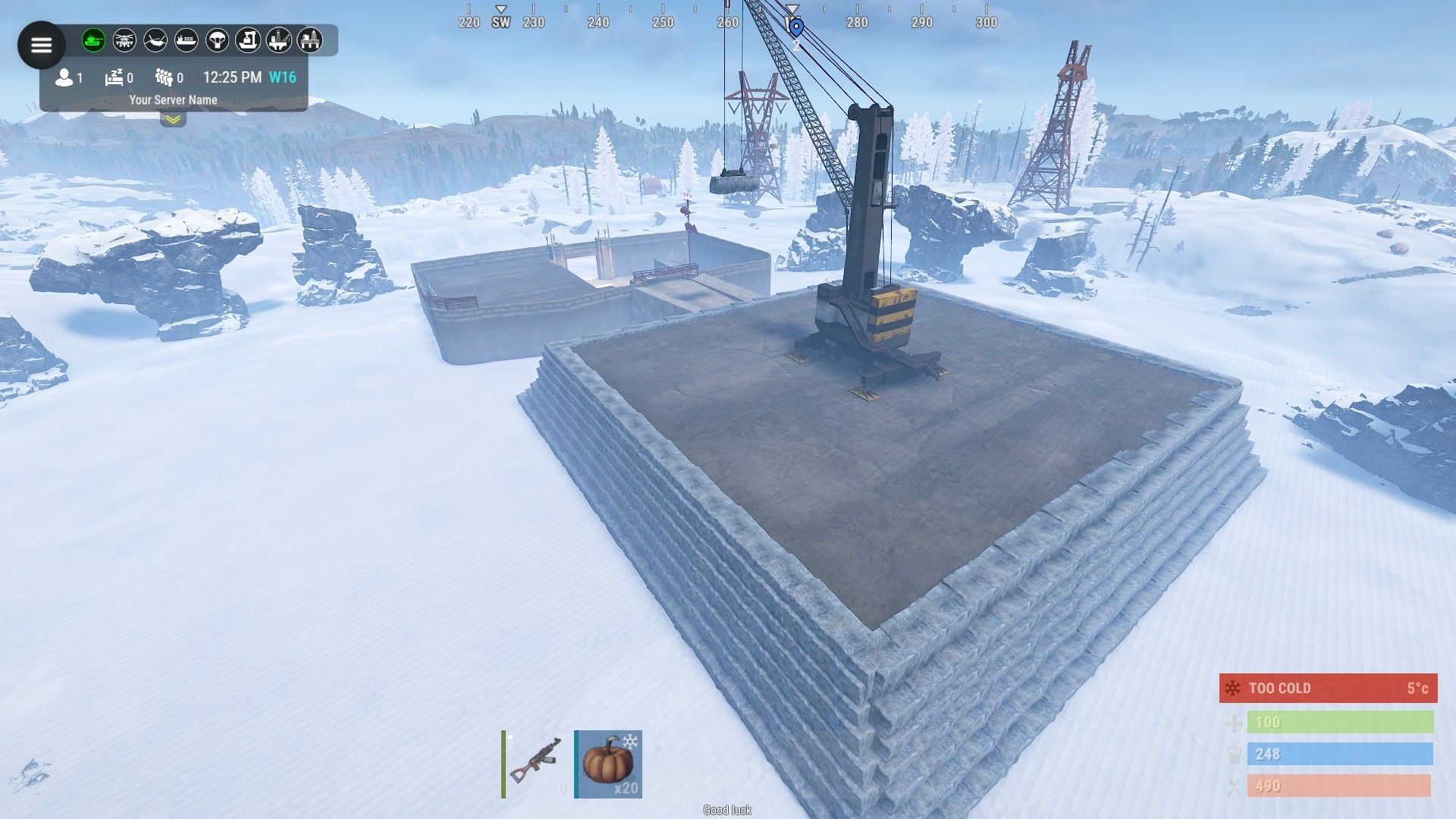Click the parachute airdrop event icon
Screen dimensions: 1456x819
pyautogui.click(x=218, y=40)
